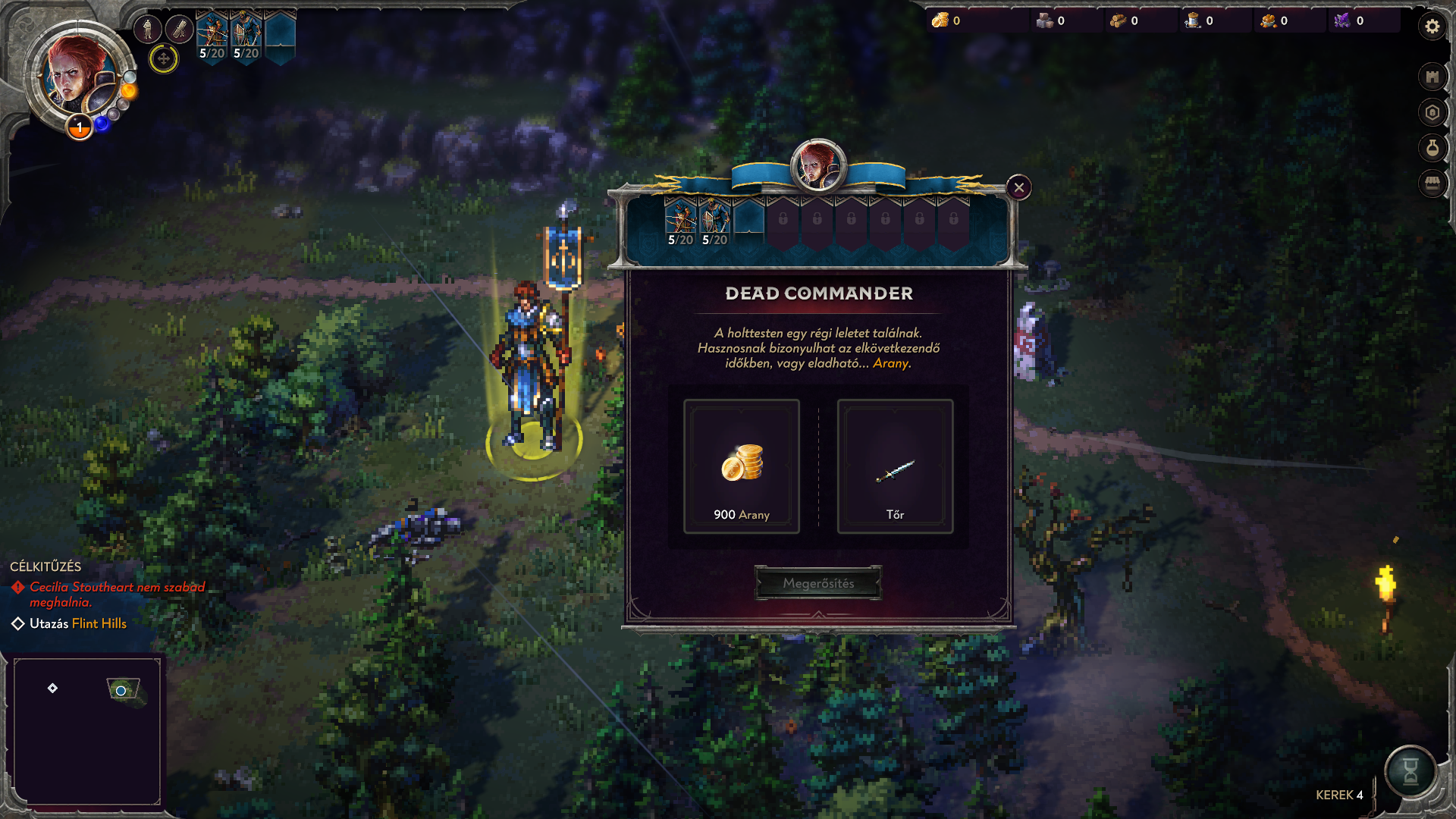Select the archer troop slot in dialog
Image resolution: width=1456 pixels, height=819 pixels.
point(680,221)
